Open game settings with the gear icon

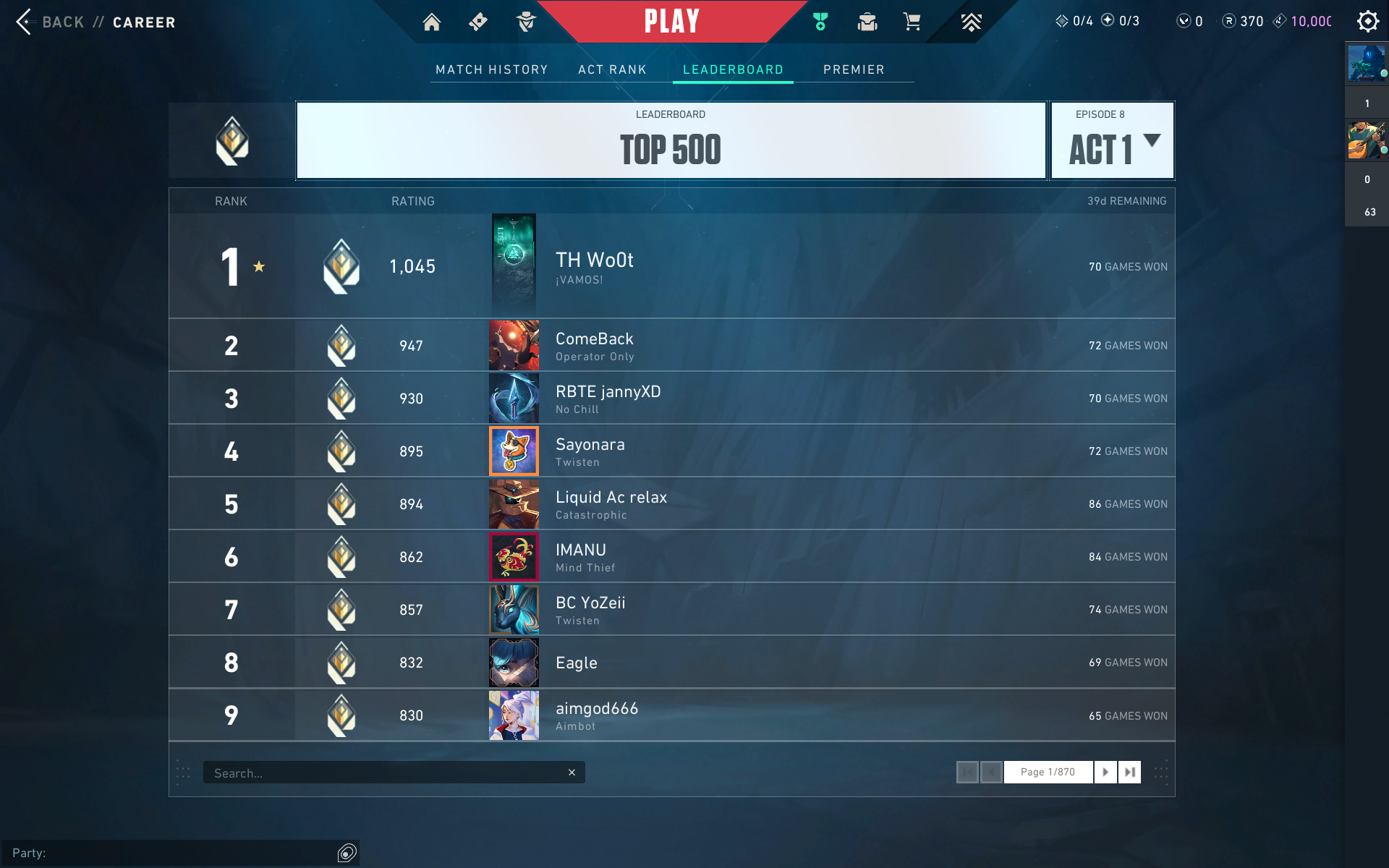pyautogui.click(x=1368, y=21)
